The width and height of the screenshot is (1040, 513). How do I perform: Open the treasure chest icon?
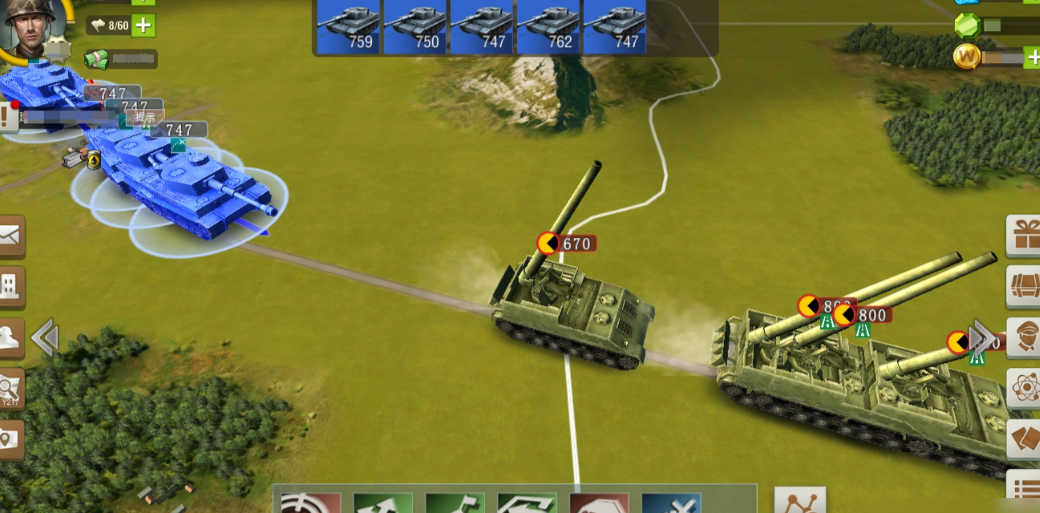click(1024, 287)
